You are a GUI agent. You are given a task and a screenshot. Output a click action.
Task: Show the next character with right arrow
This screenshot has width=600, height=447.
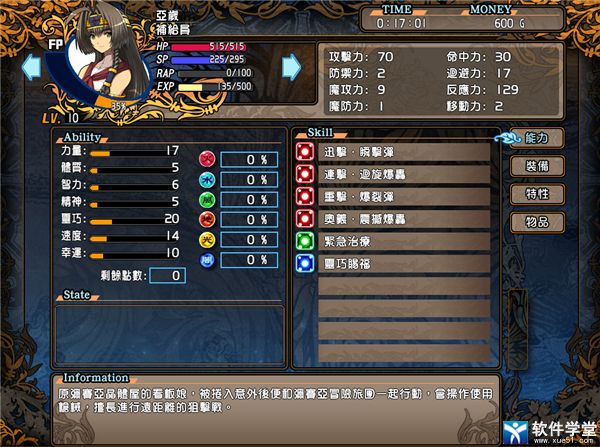click(x=291, y=67)
